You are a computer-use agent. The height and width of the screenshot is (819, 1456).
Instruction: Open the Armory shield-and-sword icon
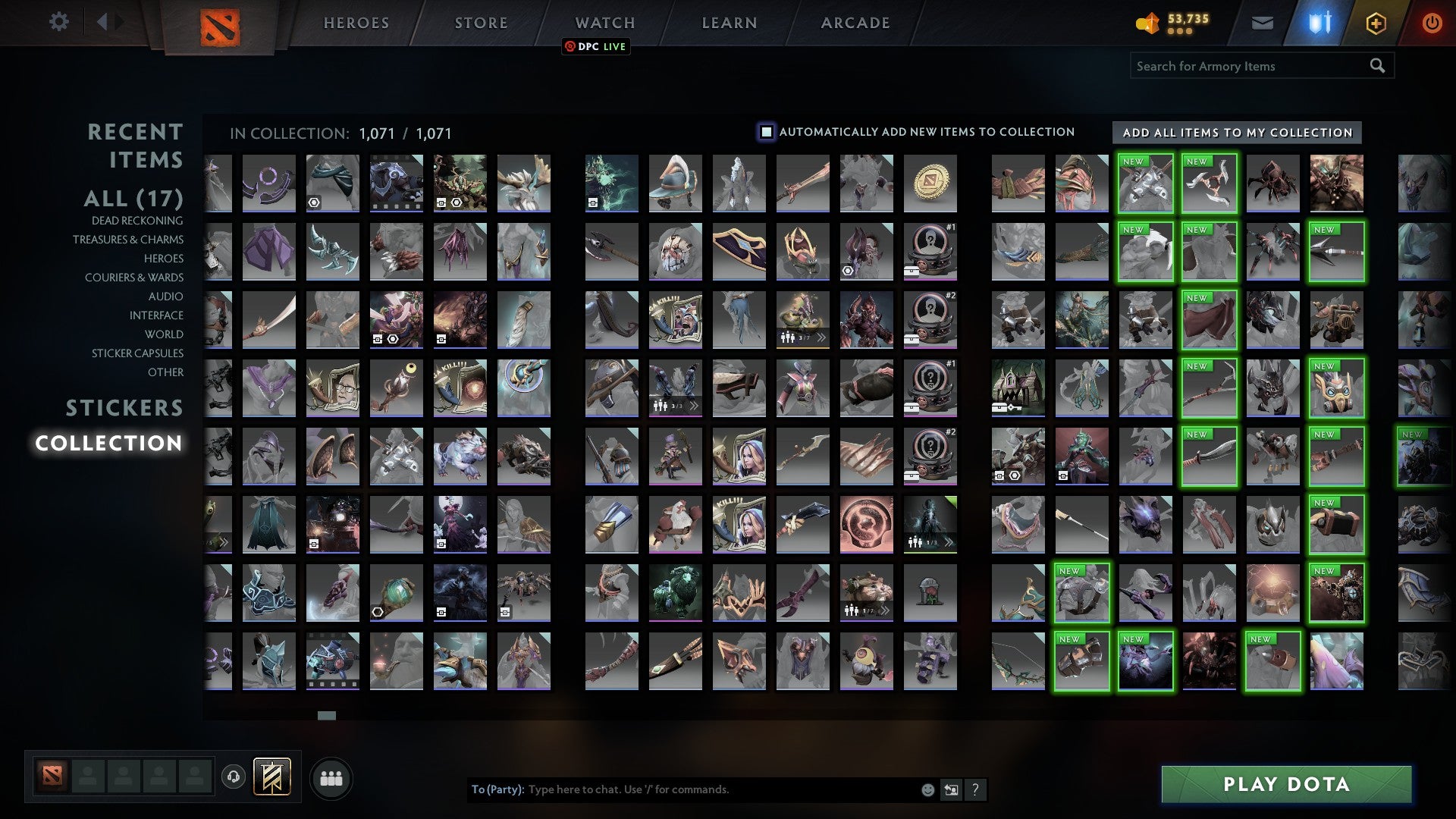(1319, 23)
